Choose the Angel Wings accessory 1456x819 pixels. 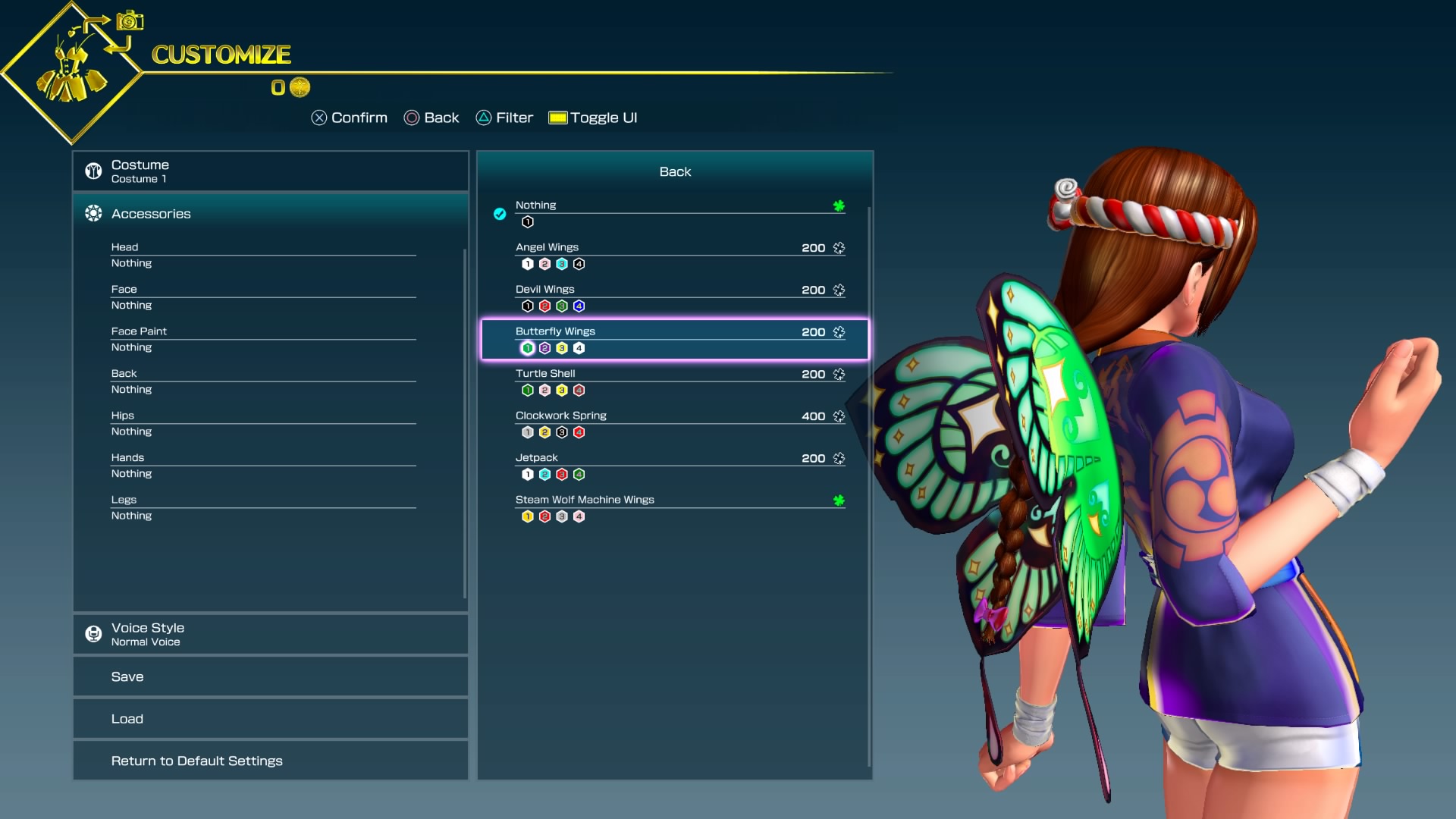point(675,255)
